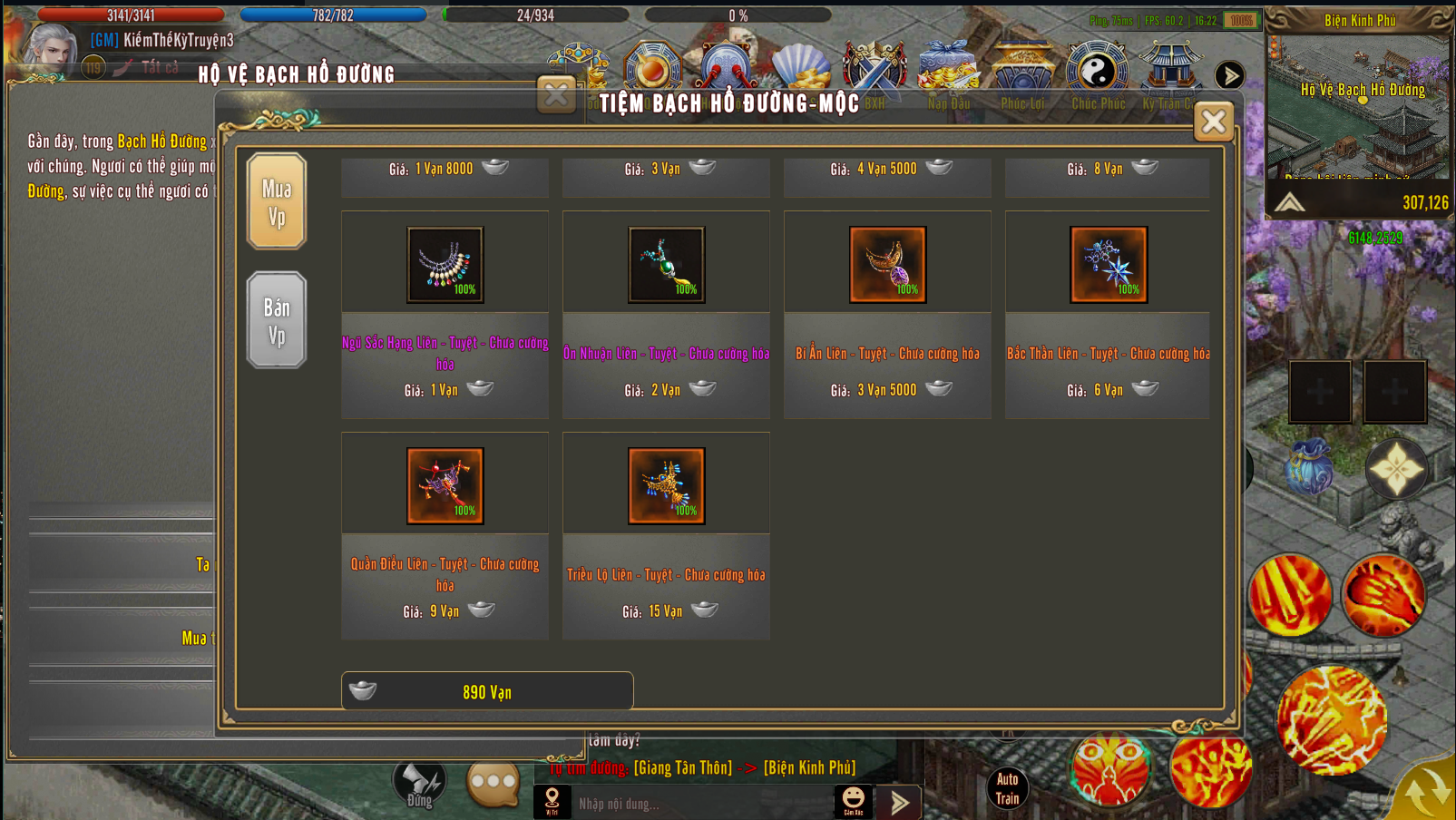Open the speech bubble chat button
1456x820 pixels.
coord(493,782)
